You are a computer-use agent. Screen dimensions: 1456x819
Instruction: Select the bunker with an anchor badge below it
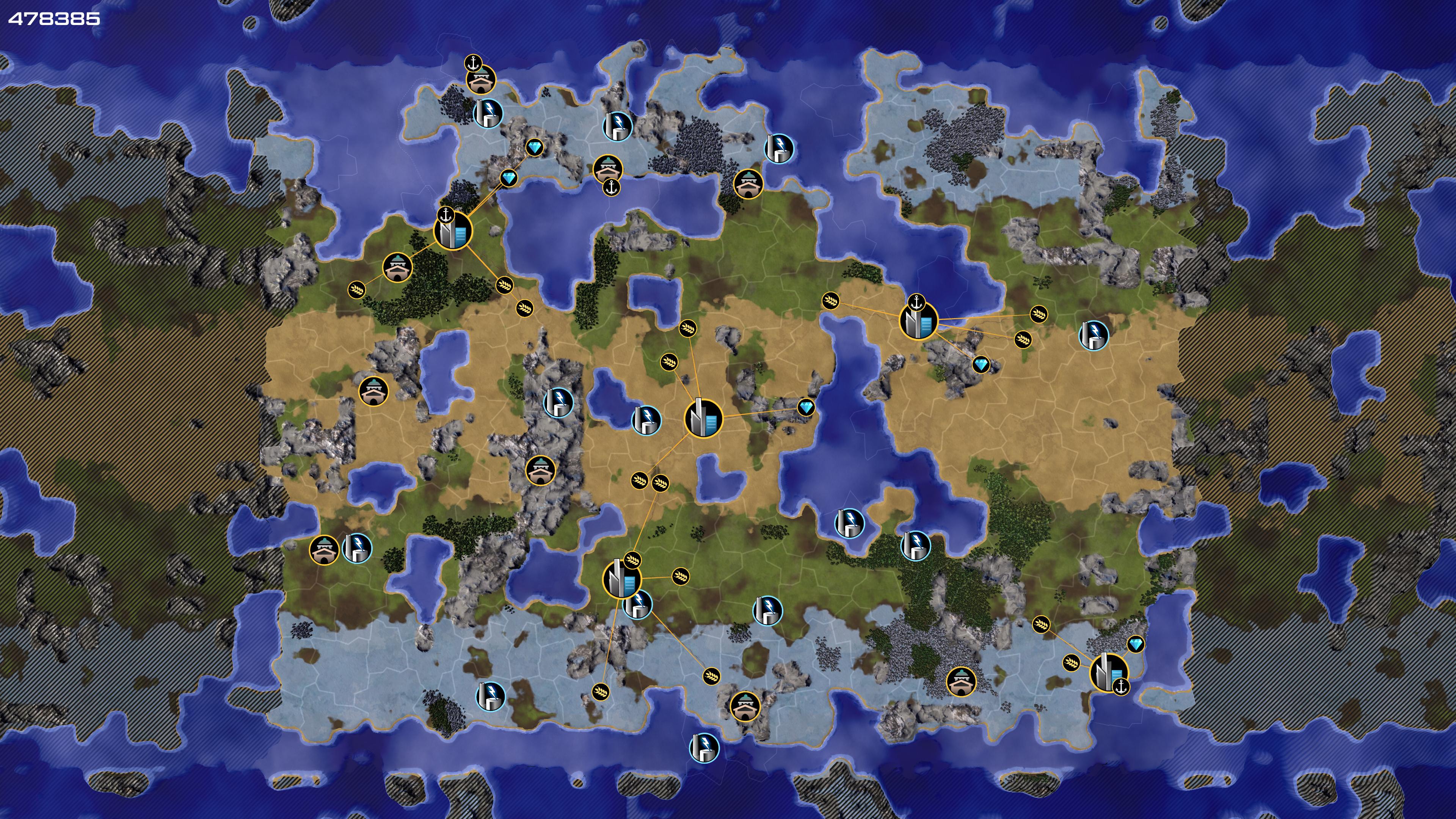[607, 168]
